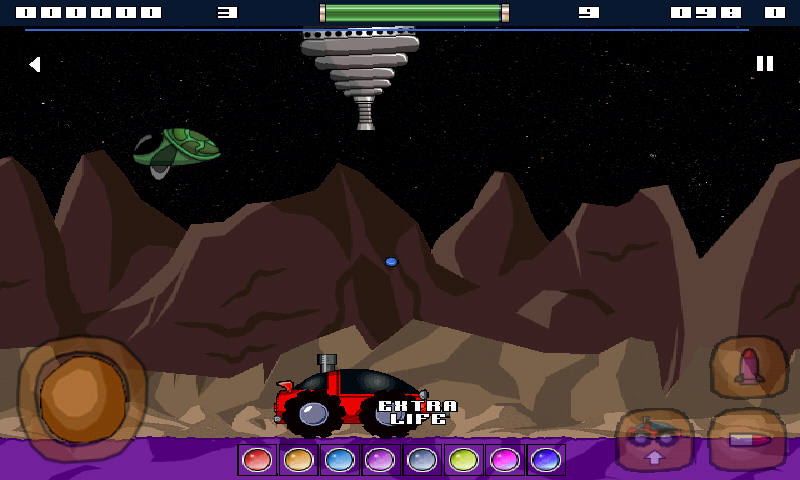800x480 pixels.
Task: Choose the light blue orb slot
Action: [x=340, y=460]
